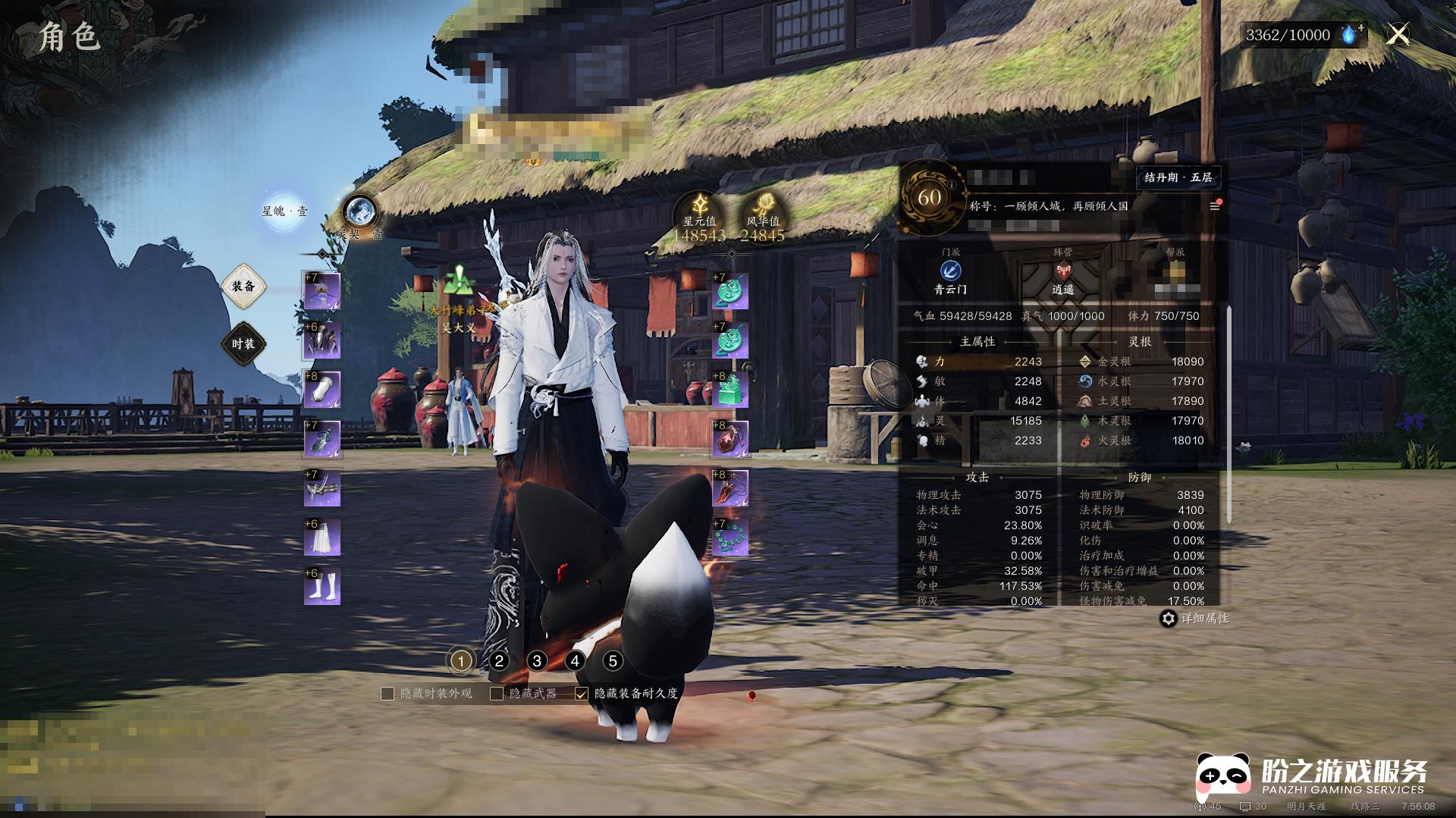
Task: Close the character screen
Action: click(1398, 34)
